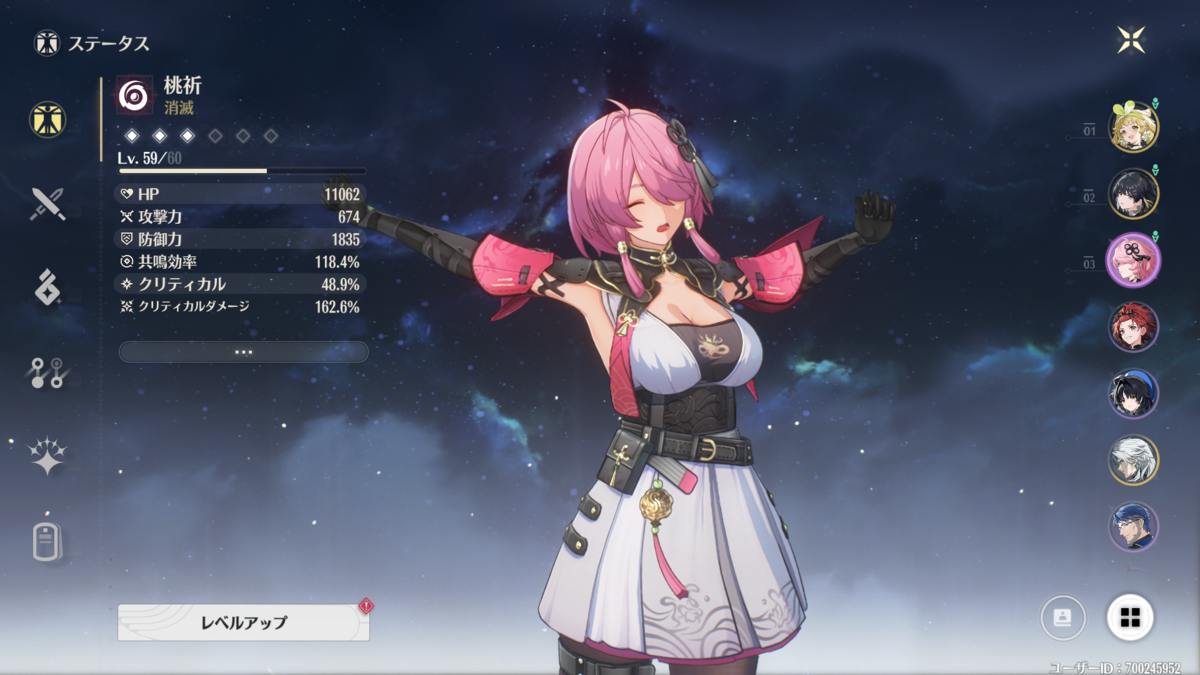The width and height of the screenshot is (1200, 675).
Task: Select the white-haired character portrait
Action: [1133, 460]
